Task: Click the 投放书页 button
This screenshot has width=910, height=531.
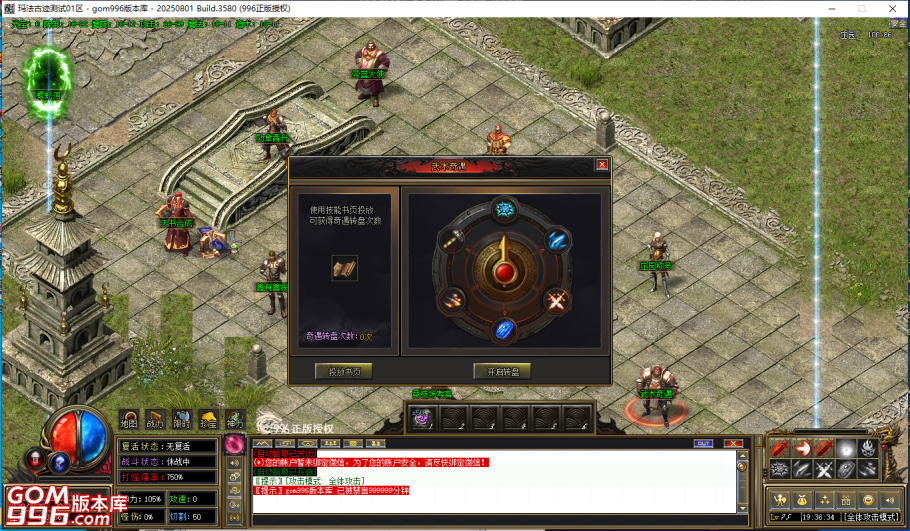Action: pos(344,371)
